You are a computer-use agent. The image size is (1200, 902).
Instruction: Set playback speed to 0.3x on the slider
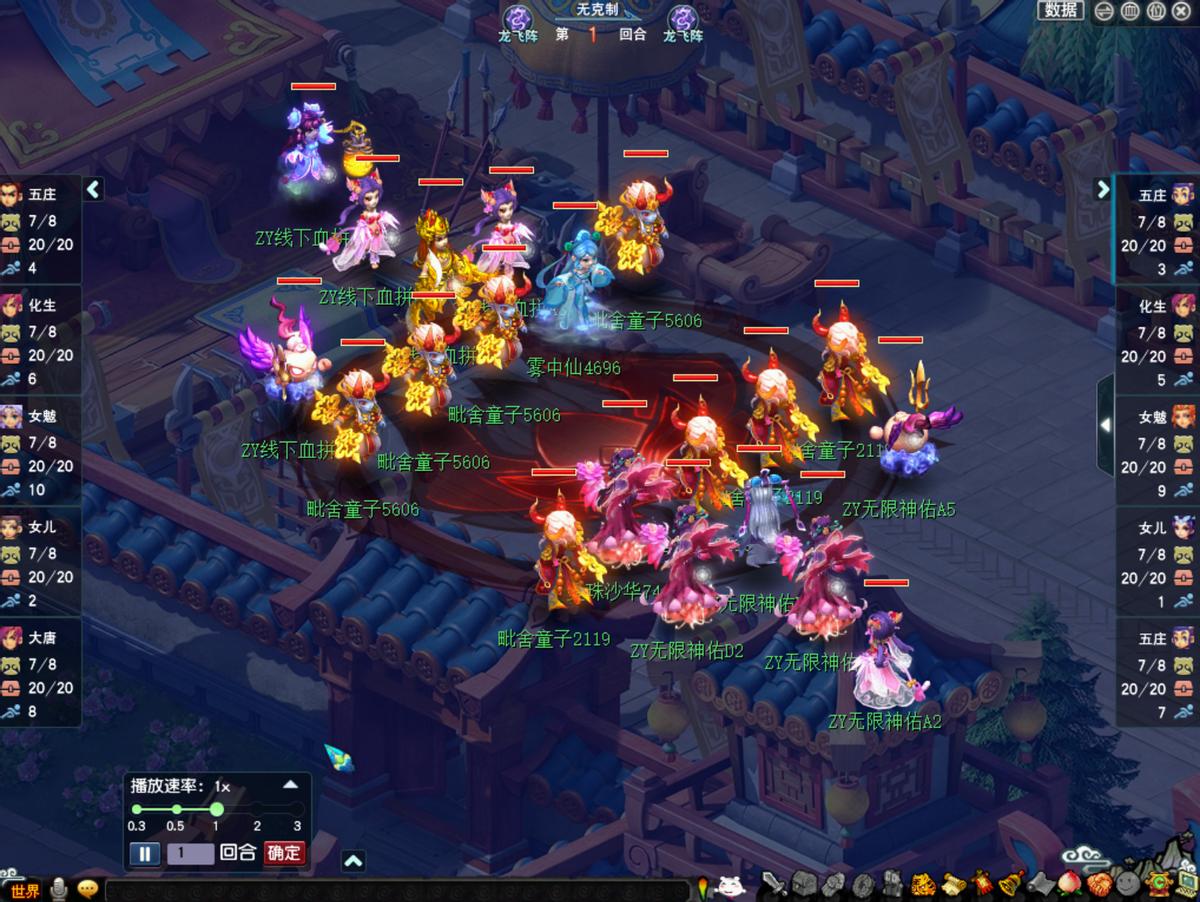click(x=137, y=809)
